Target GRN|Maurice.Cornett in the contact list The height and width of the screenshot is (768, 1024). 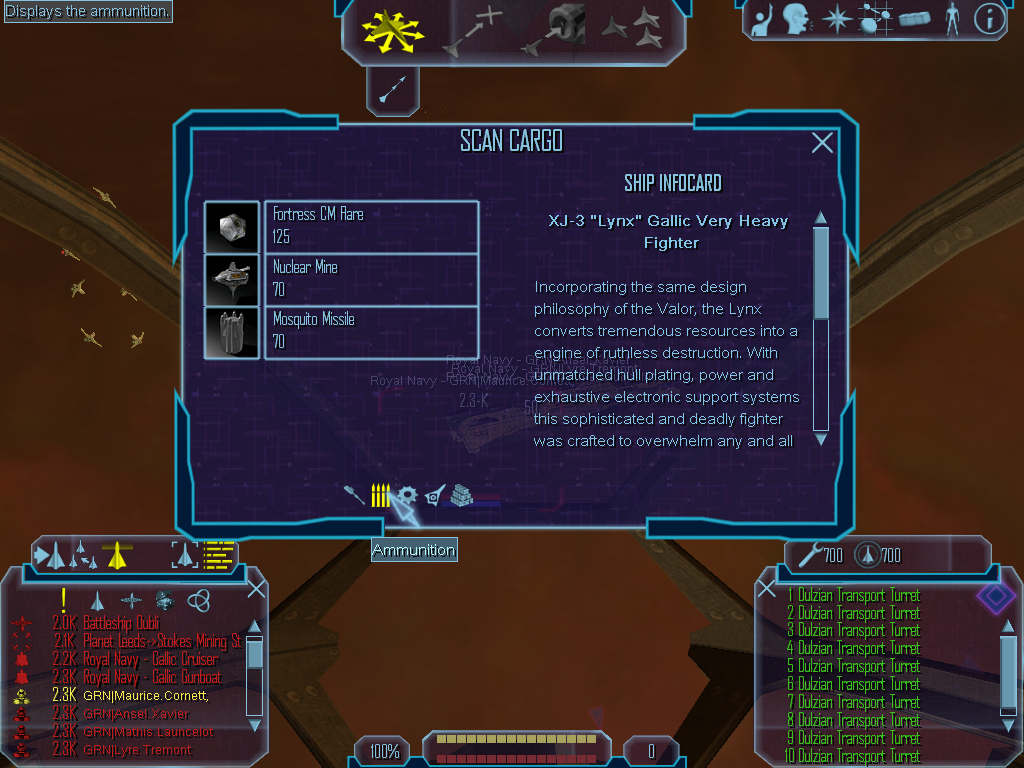coord(145,695)
